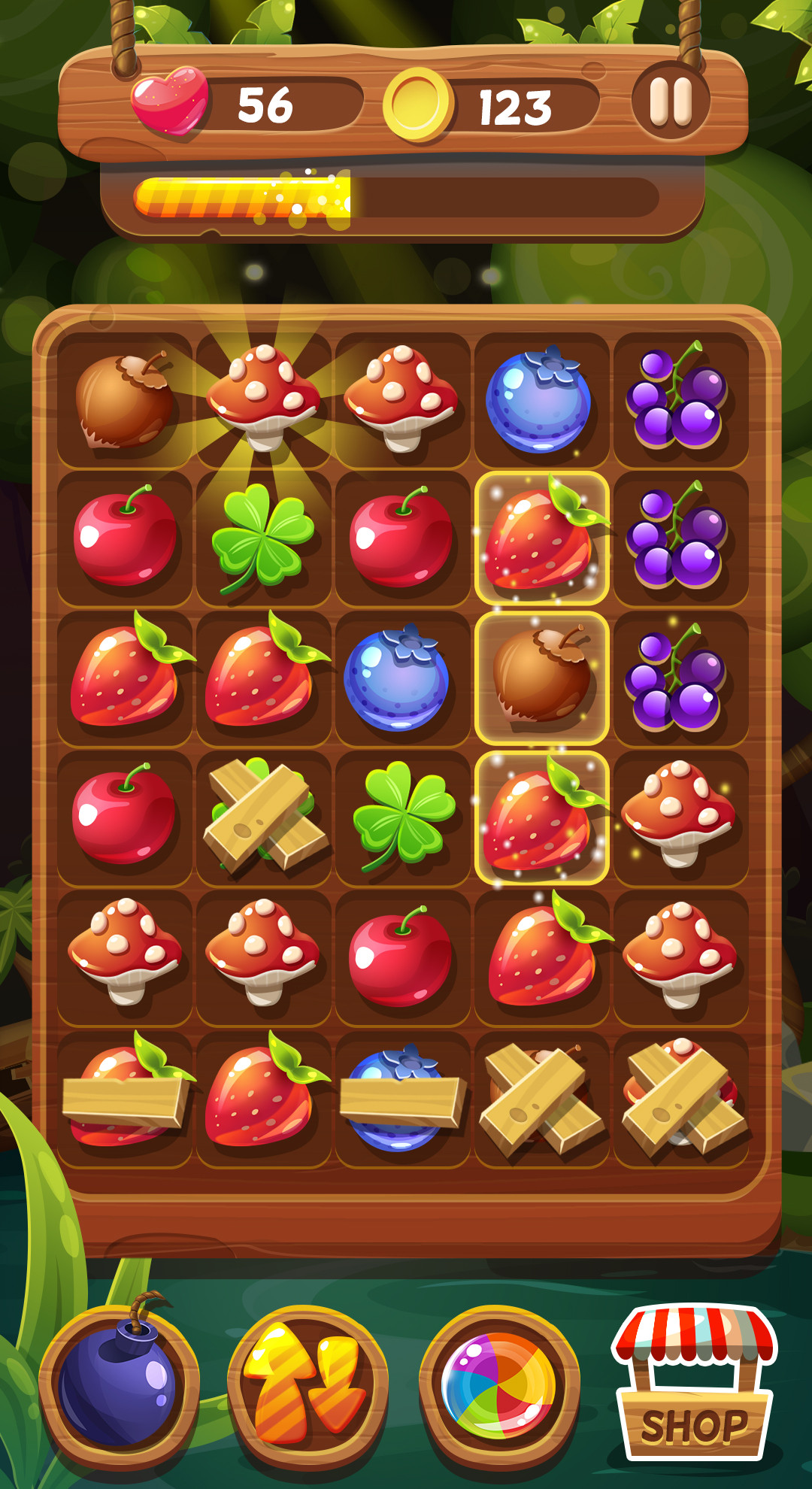Open the Shop
This screenshot has height=1489, width=812.
(x=693, y=1385)
